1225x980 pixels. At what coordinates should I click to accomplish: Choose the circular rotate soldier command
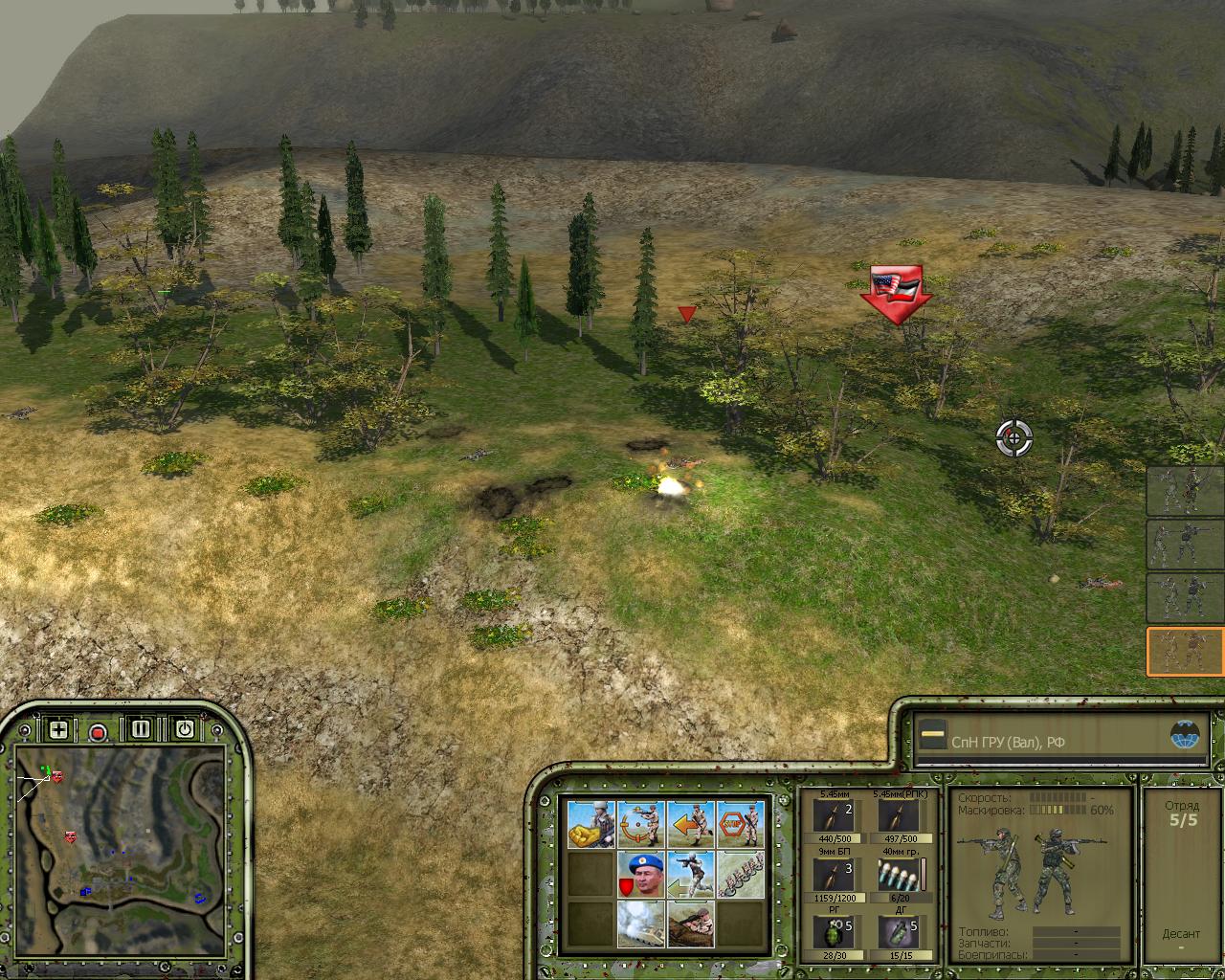click(x=640, y=825)
